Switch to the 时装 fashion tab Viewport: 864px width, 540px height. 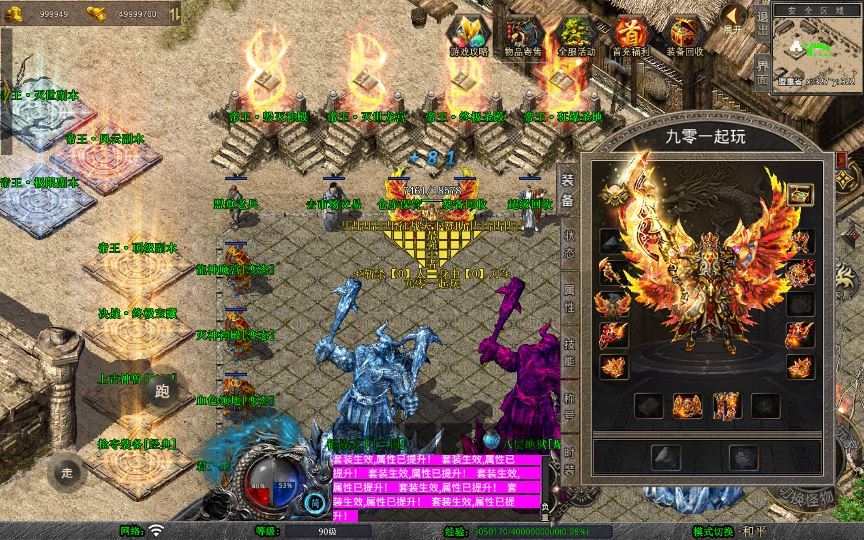click(567, 462)
